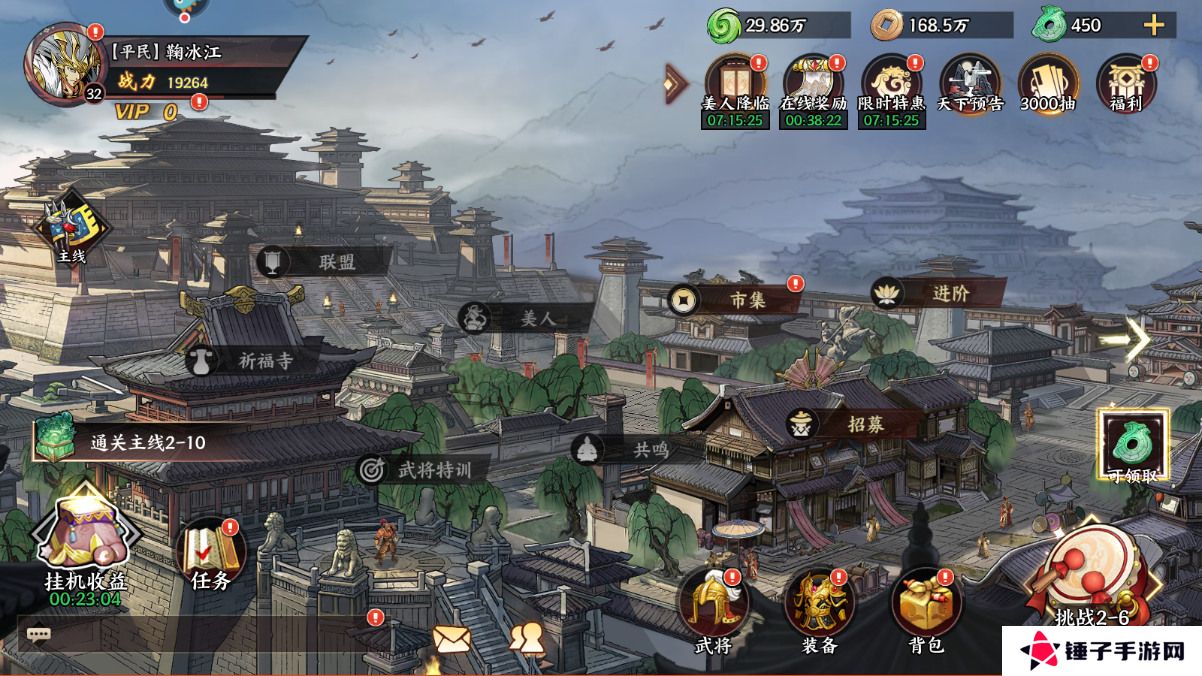Open the 背包 backpack
This screenshot has width=1202, height=676.
tap(926, 606)
